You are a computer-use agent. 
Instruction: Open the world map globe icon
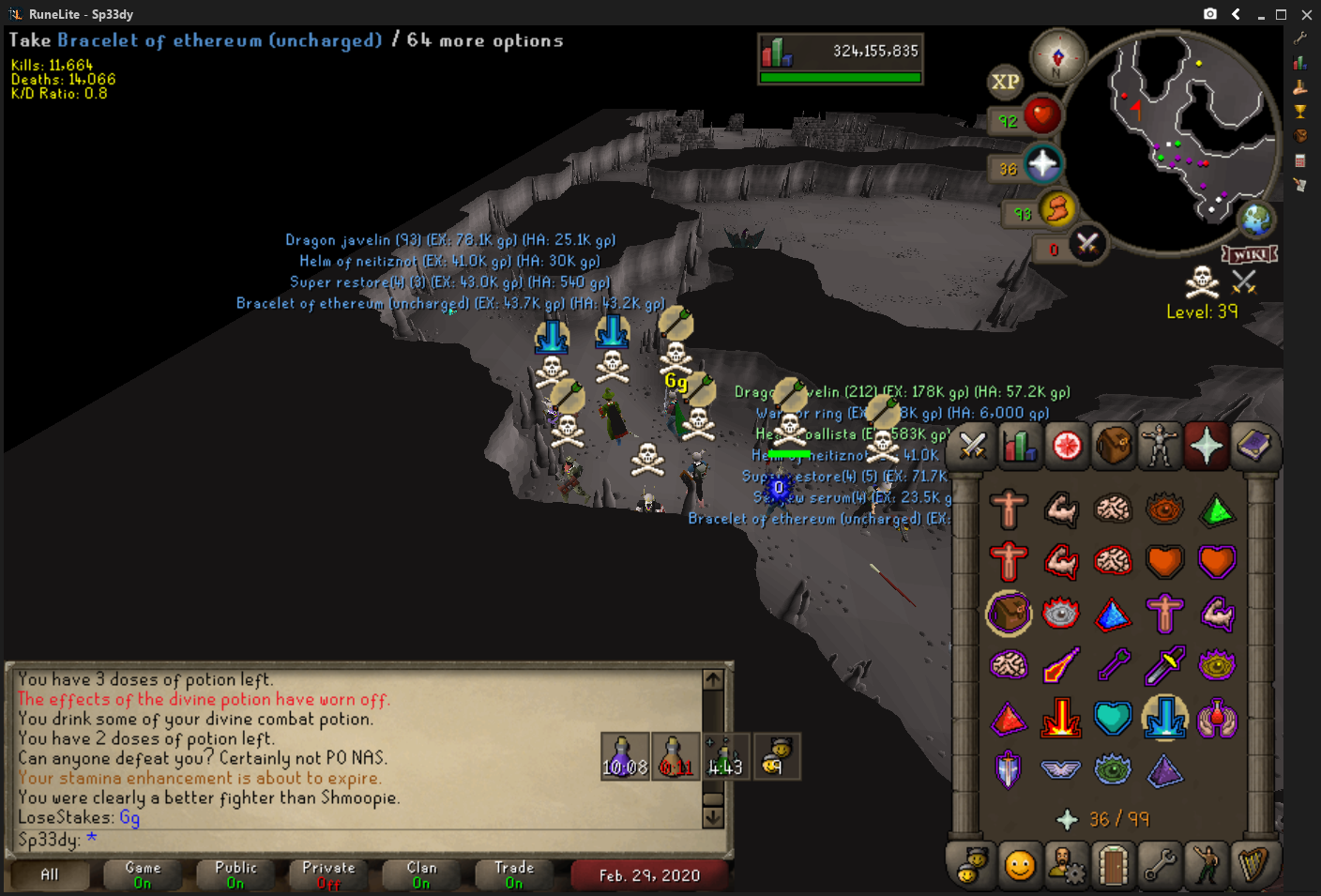(1255, 220)
